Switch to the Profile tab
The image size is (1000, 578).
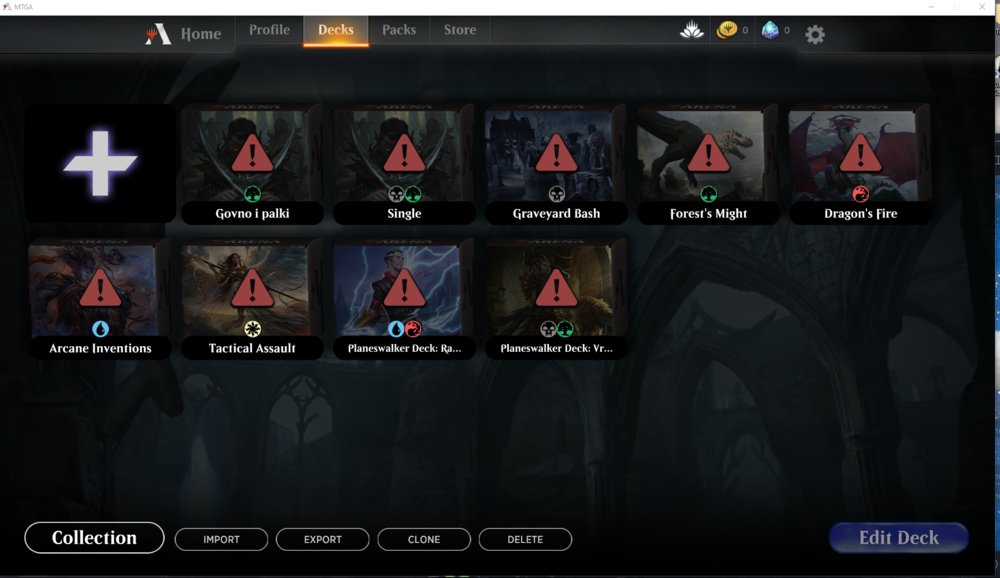click(269, 30)
